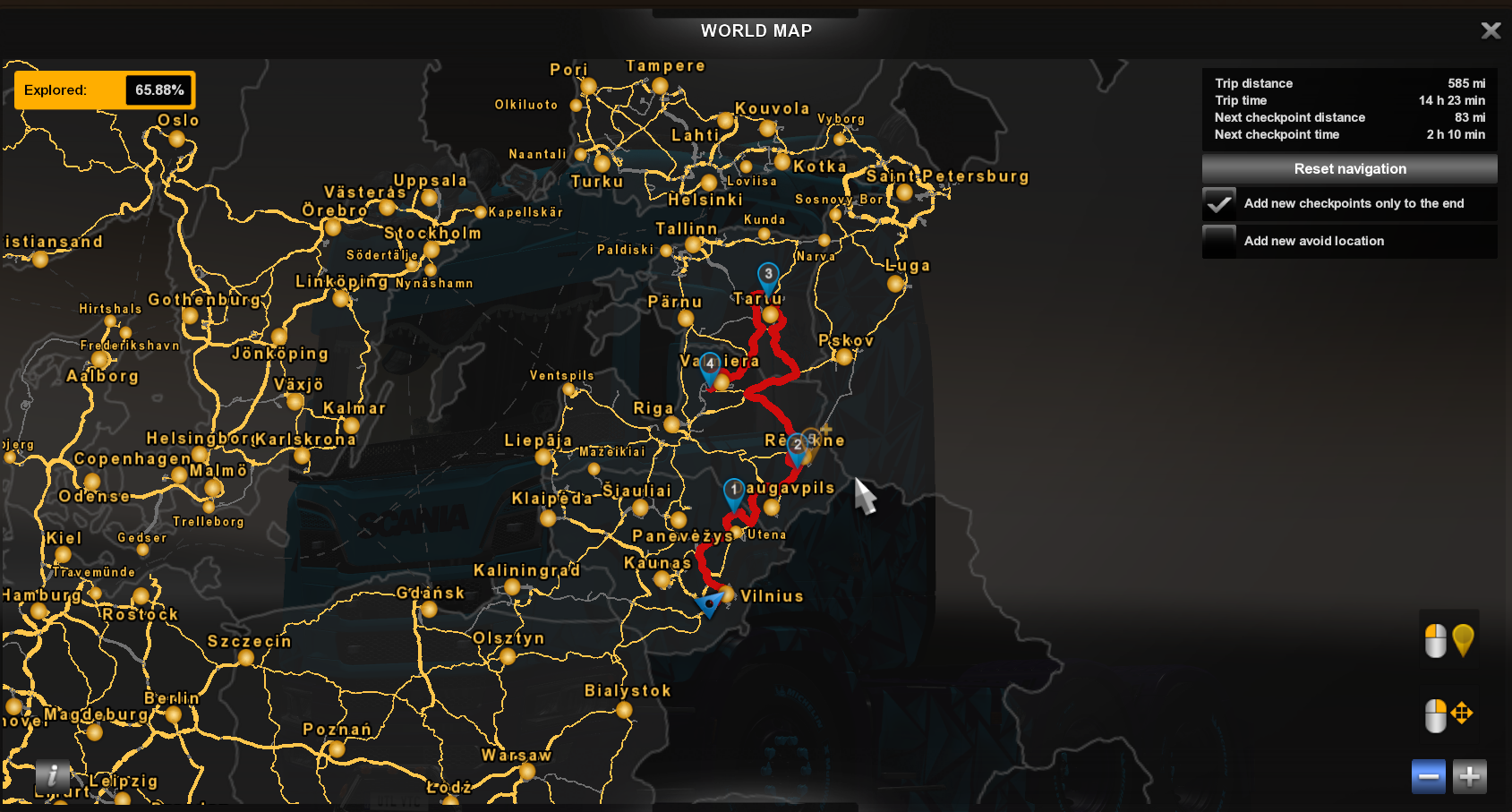The image size is (1512, 812).
Task: Select the Riga city marker
Action: [671, 425]
